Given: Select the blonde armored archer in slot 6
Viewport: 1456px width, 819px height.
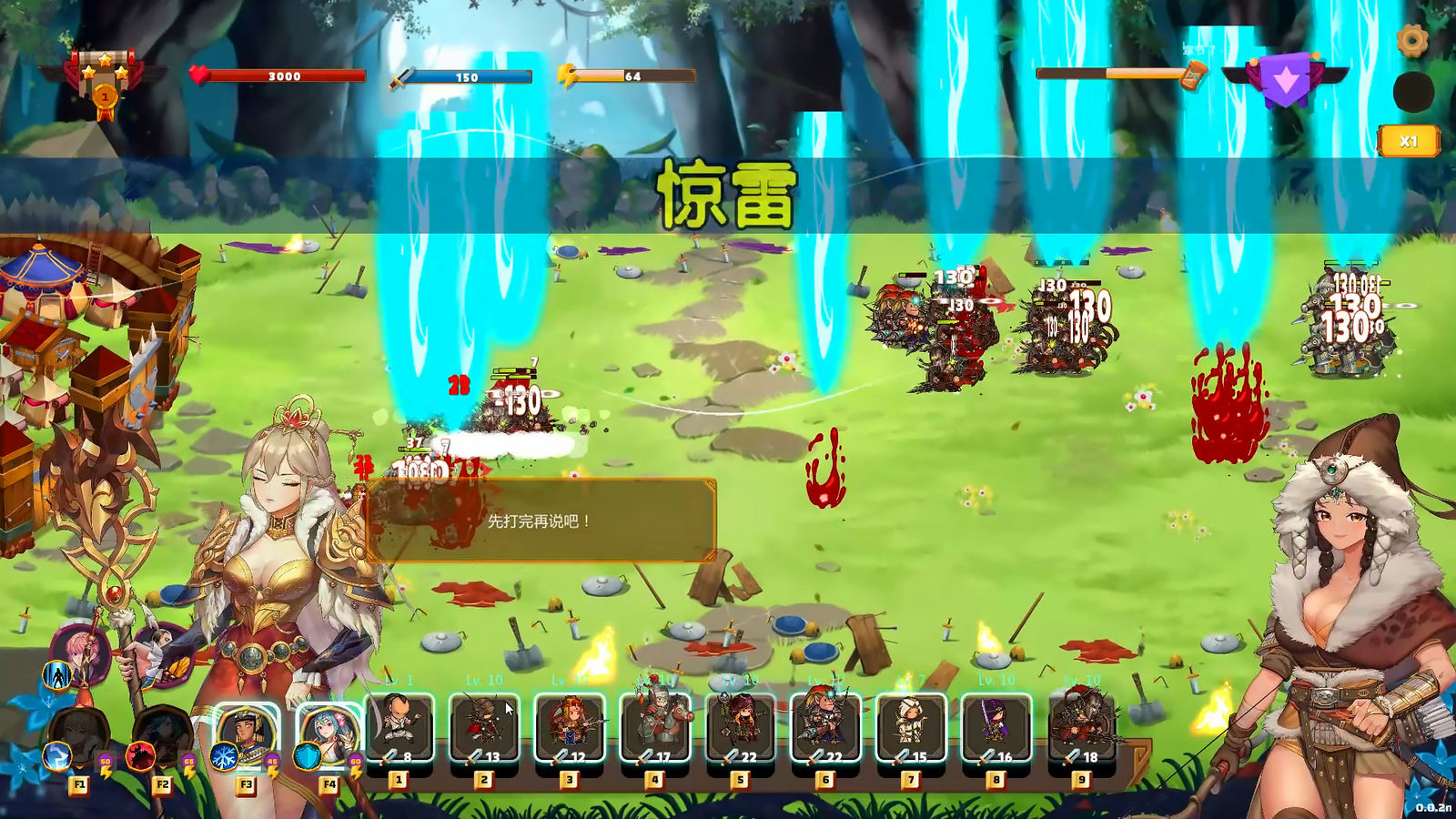Looking at the screenshot, I should [825, 727].
